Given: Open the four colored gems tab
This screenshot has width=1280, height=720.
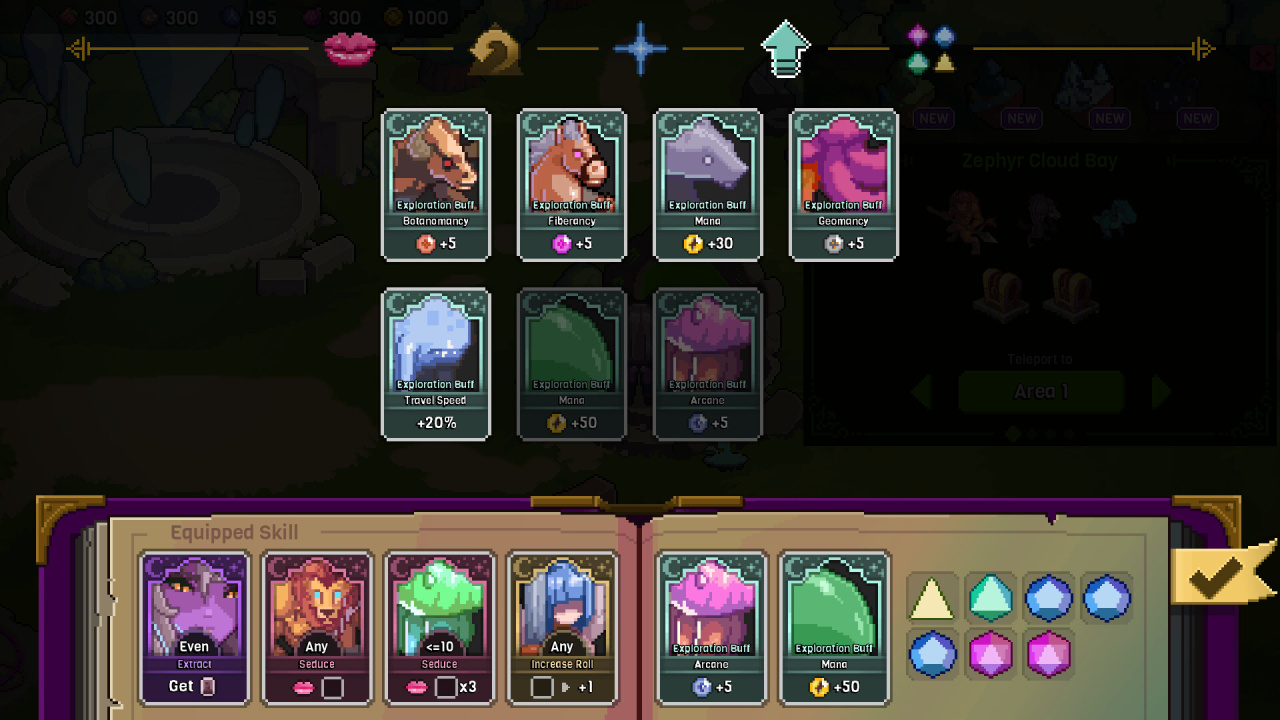Looking at the screenshot, I should [x=931, y=49].
